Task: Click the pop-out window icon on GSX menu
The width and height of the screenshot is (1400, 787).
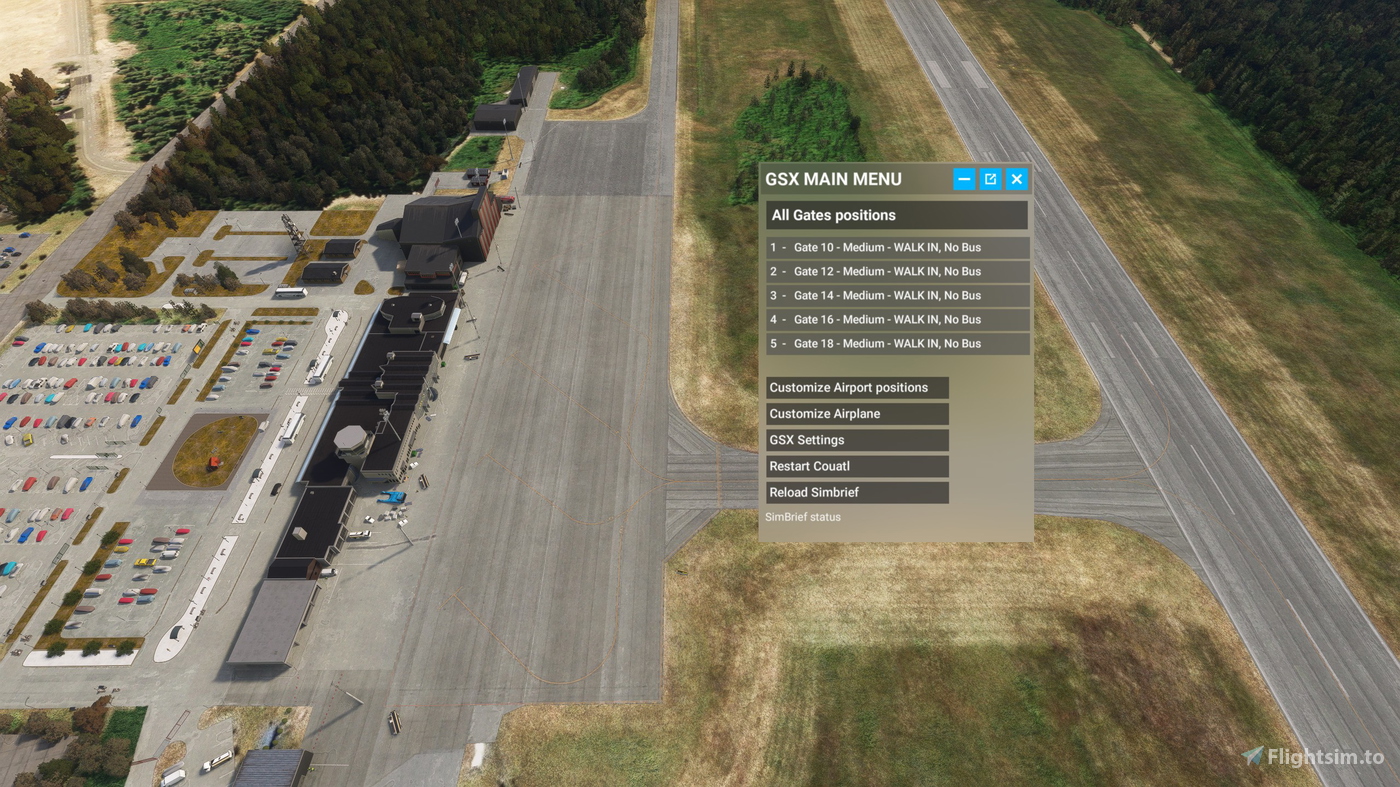Action: (989, 178)
